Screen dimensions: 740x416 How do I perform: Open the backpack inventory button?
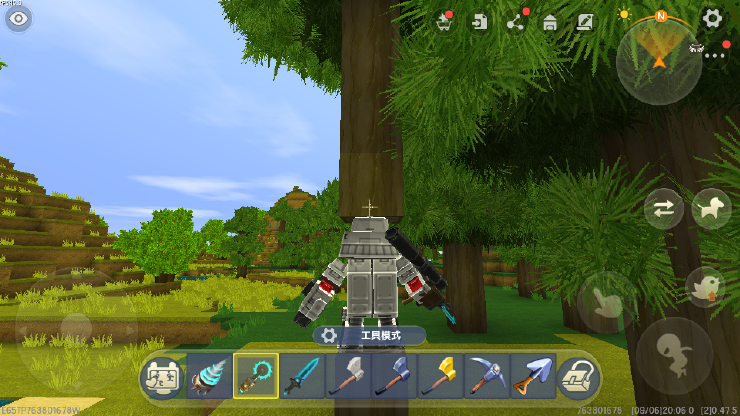click(x=578, y=376)
